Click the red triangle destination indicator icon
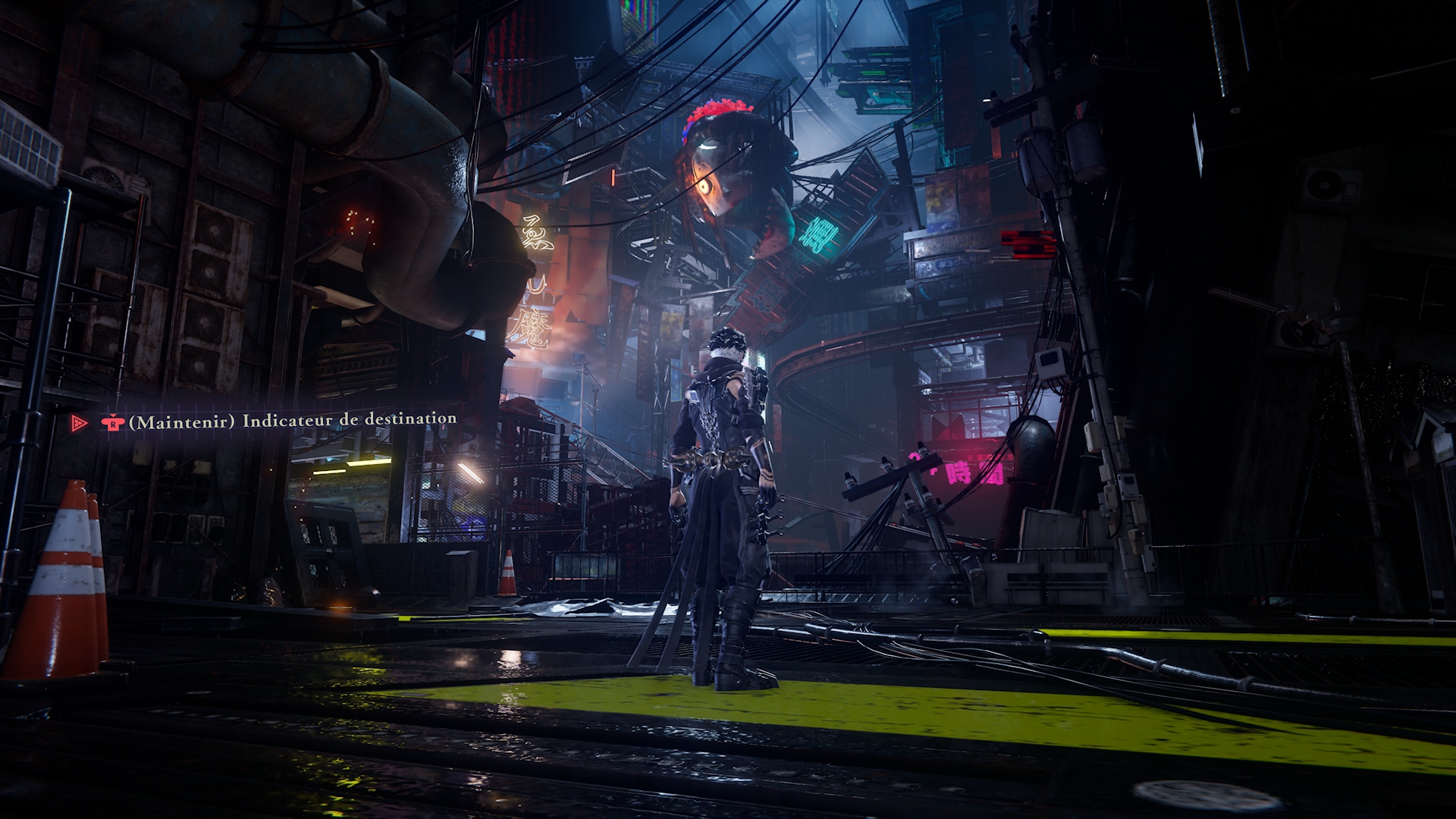This screenshot has width=1456, height=819. 78,423
